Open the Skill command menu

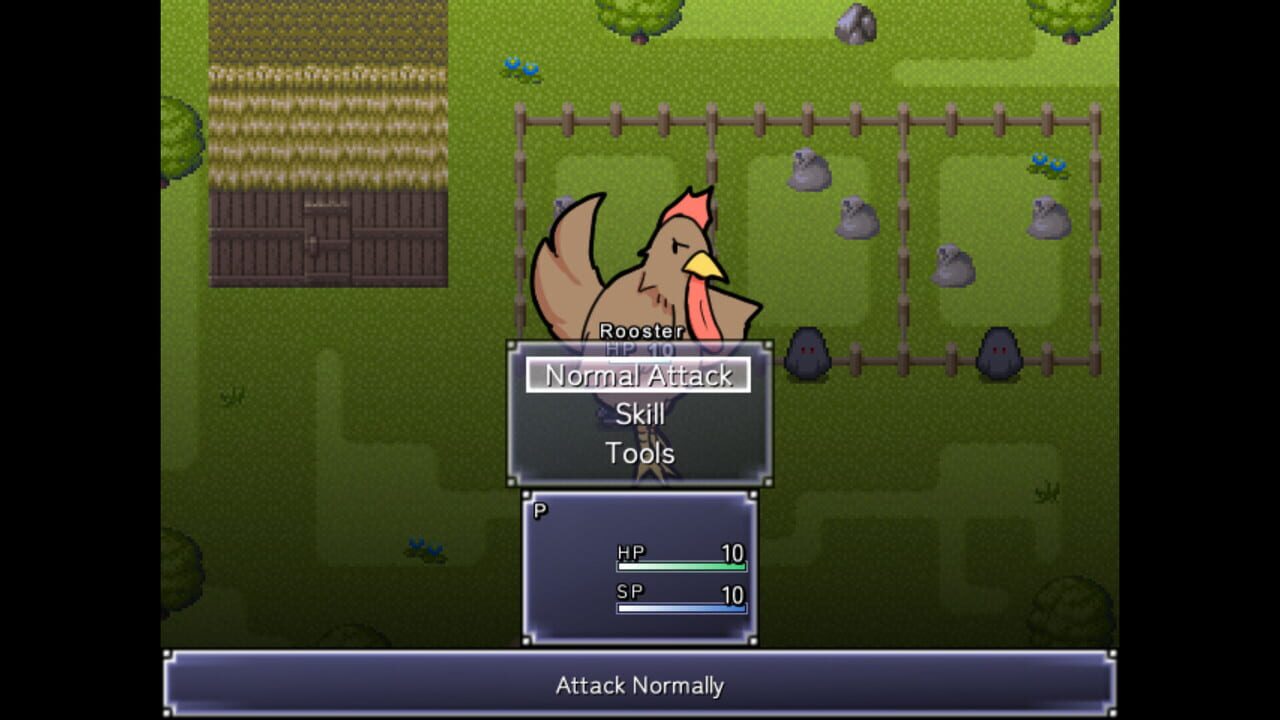point(639,415)
